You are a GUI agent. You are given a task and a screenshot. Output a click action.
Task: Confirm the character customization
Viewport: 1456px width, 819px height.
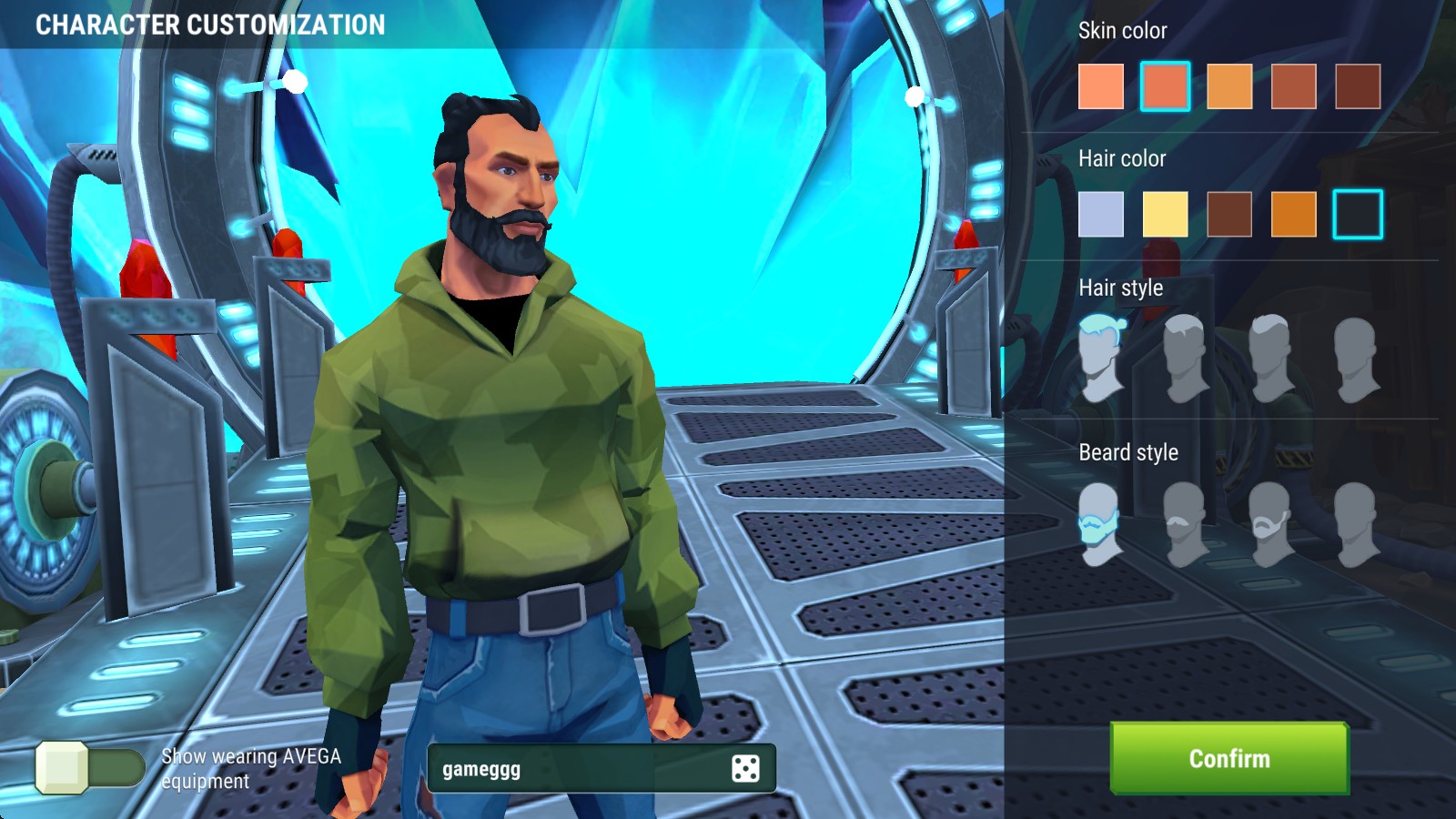pos(1228,758)
